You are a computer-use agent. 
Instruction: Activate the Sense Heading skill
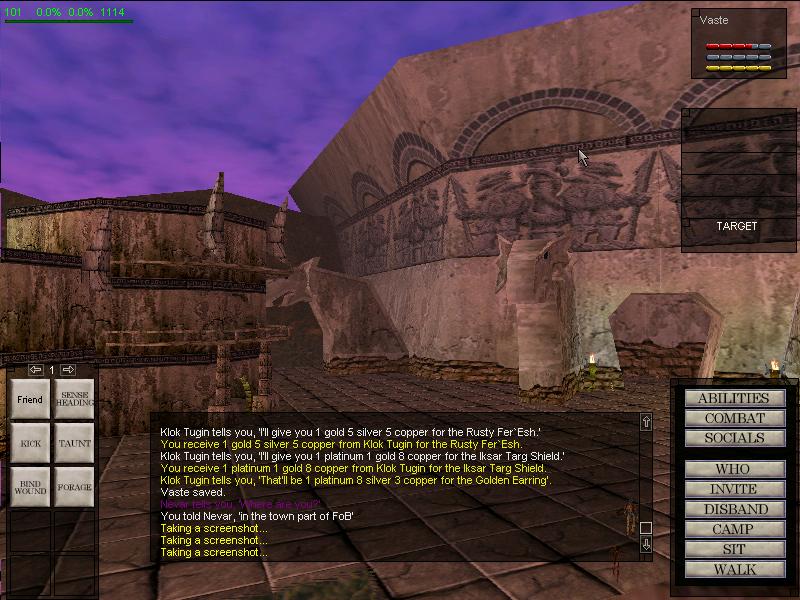pos(74,399)
